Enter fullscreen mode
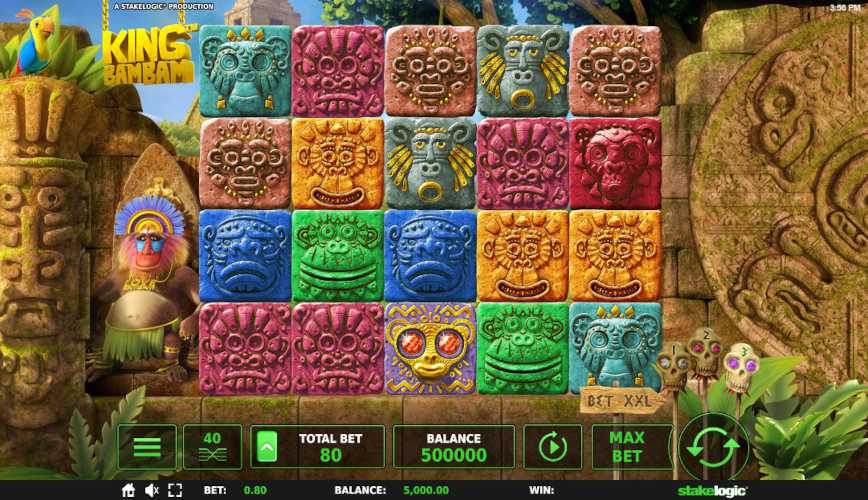This screenshot has width=868, height=500. point(175,491)
